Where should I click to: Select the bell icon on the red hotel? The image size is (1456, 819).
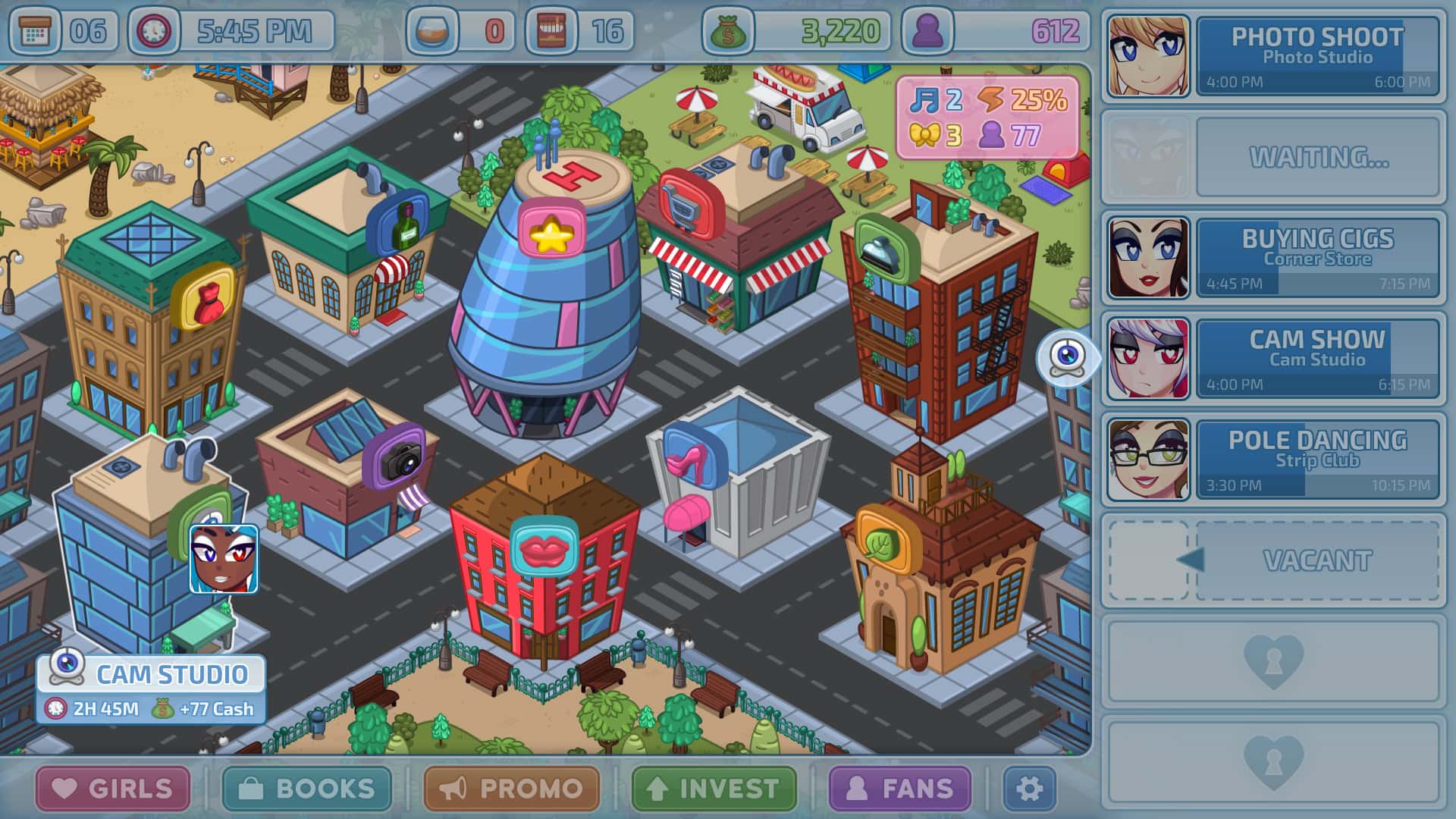(881, 249)
